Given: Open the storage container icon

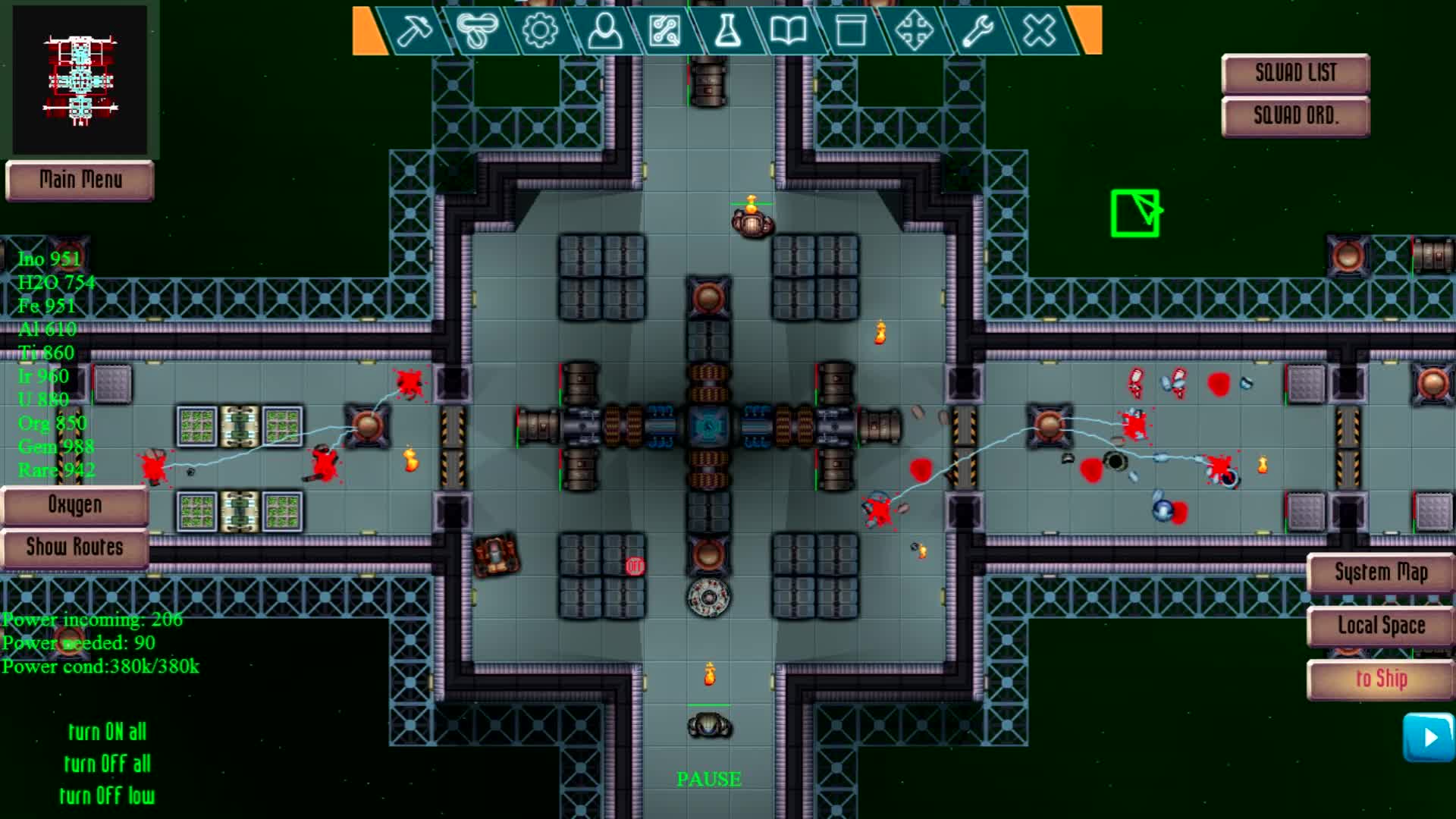Looking at the screenshot, I should [x=851, y=32].
